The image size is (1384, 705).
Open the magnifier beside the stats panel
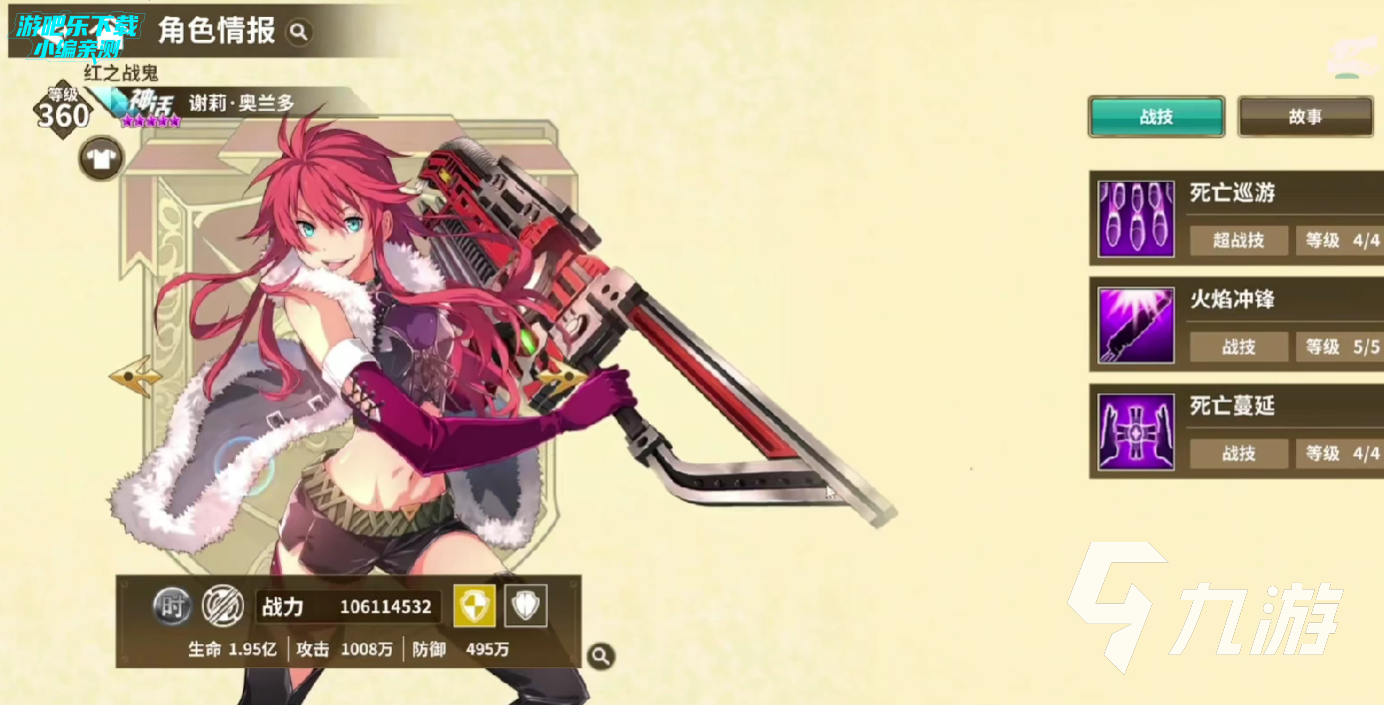point(600,656)
